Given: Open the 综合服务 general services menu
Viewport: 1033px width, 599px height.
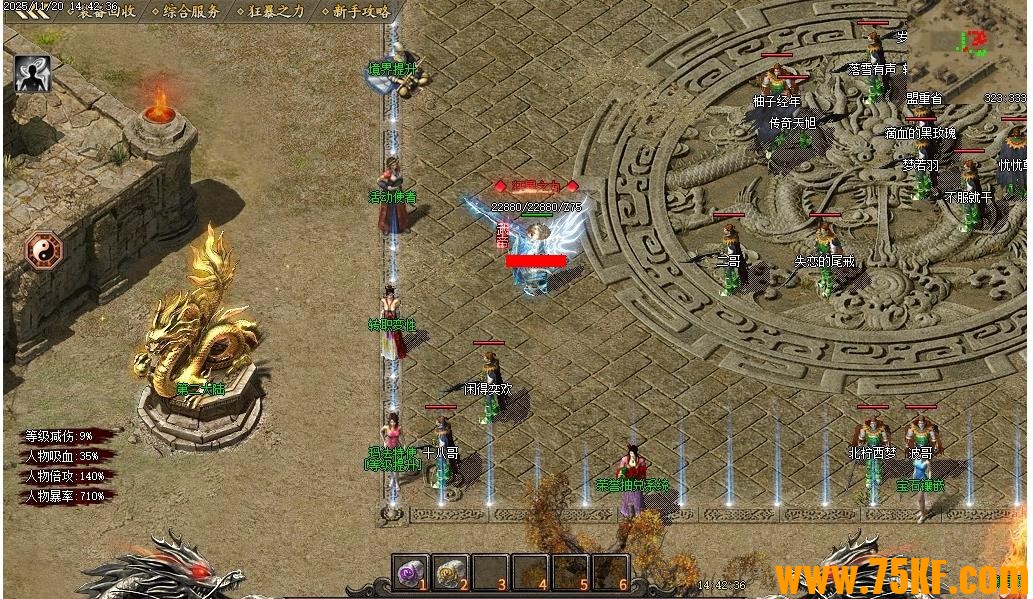Looking at the screenshot, I should coord(192,12).
